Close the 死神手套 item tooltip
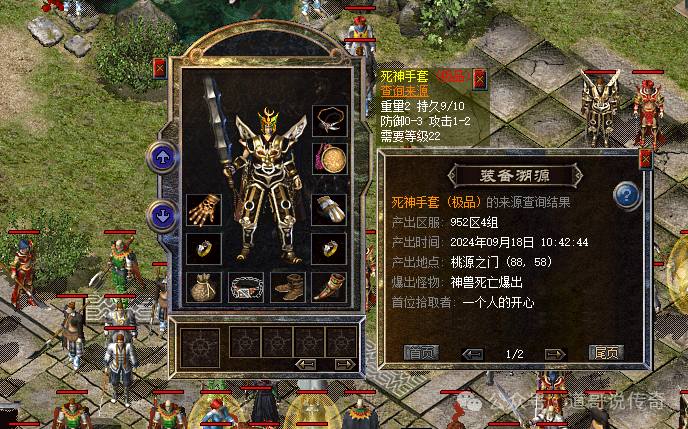The image size is (688, 429). tap(479, 78)
